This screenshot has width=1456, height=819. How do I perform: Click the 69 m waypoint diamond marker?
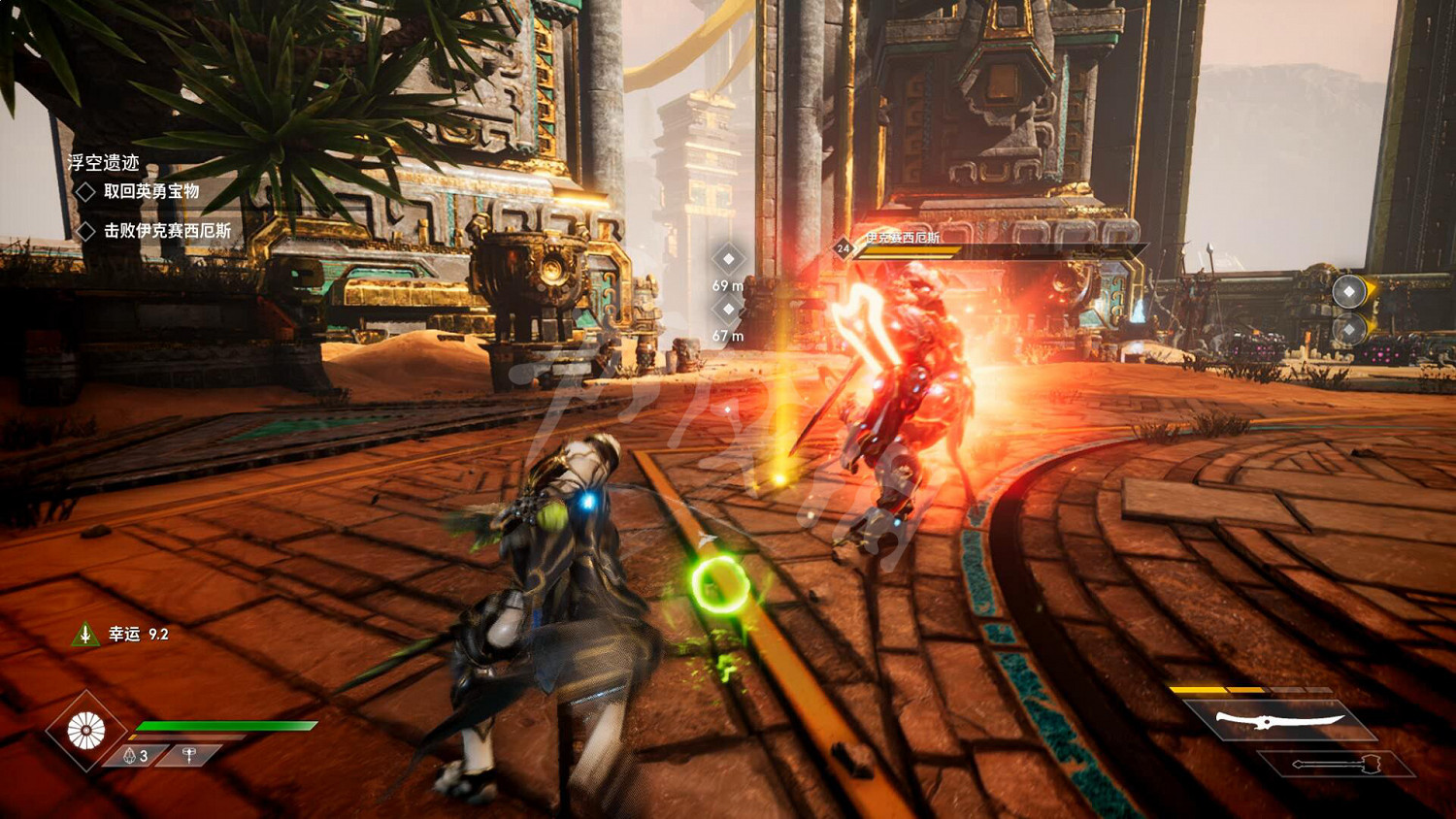[728, 258]
